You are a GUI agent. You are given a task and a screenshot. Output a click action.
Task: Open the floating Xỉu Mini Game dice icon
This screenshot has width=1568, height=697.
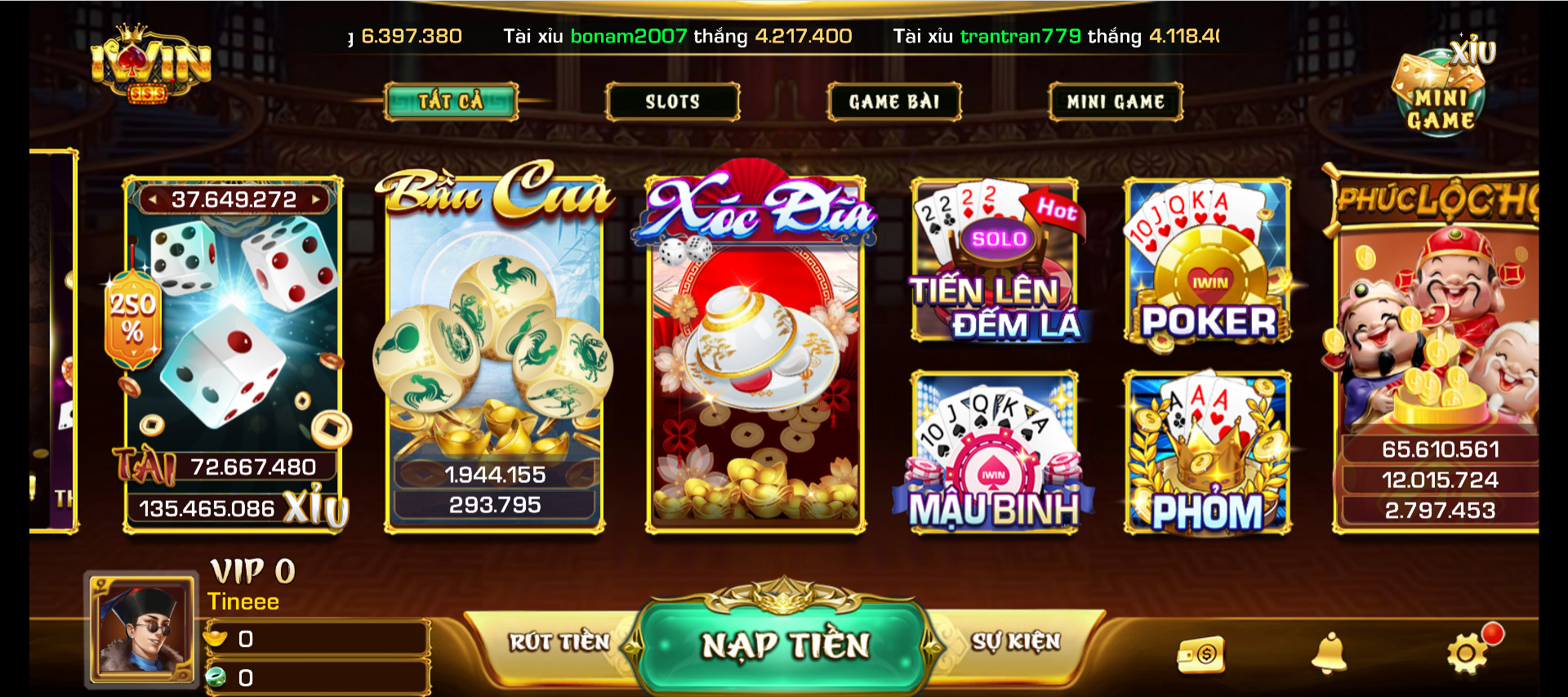pos(1441,90)
